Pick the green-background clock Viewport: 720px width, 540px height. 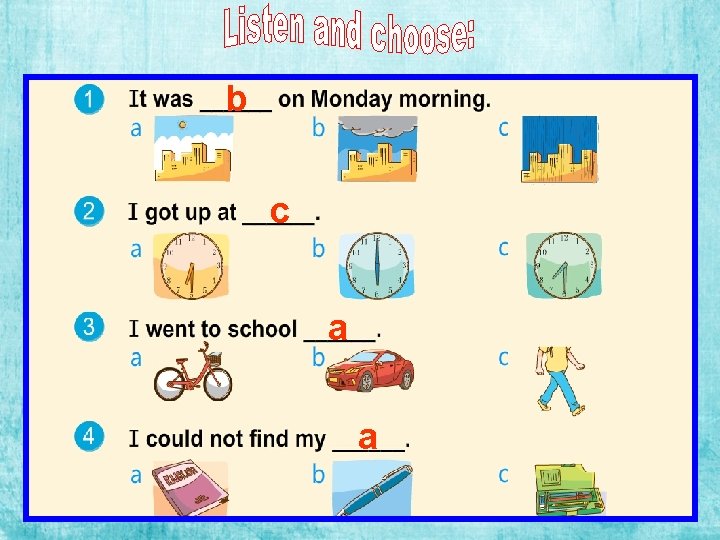point(564,266)
